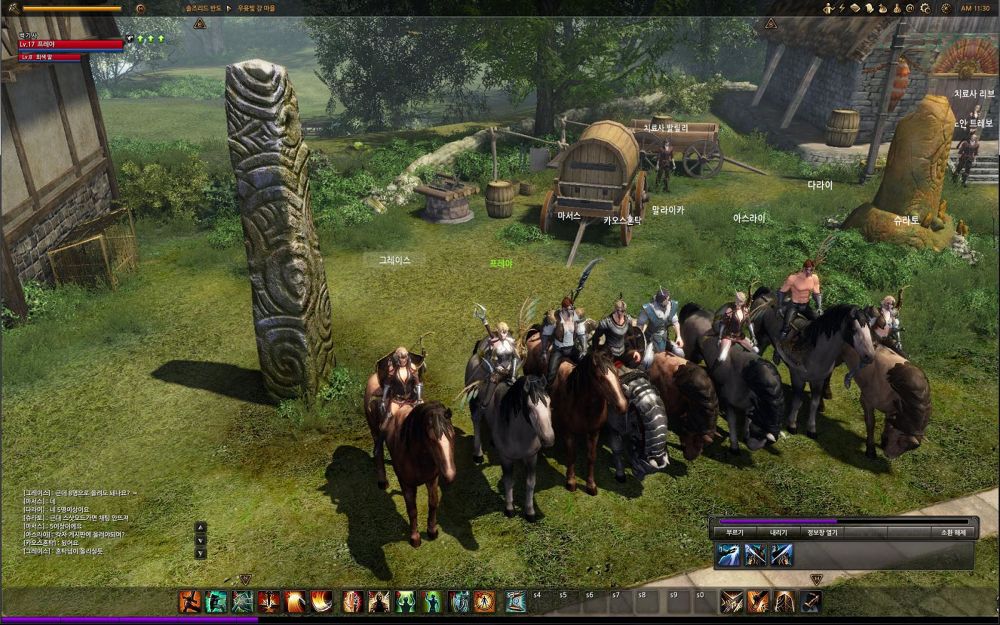Viewport: 1000px width, 625px height.
Task: Click the 내리기 dismount button
Action: 778,533
